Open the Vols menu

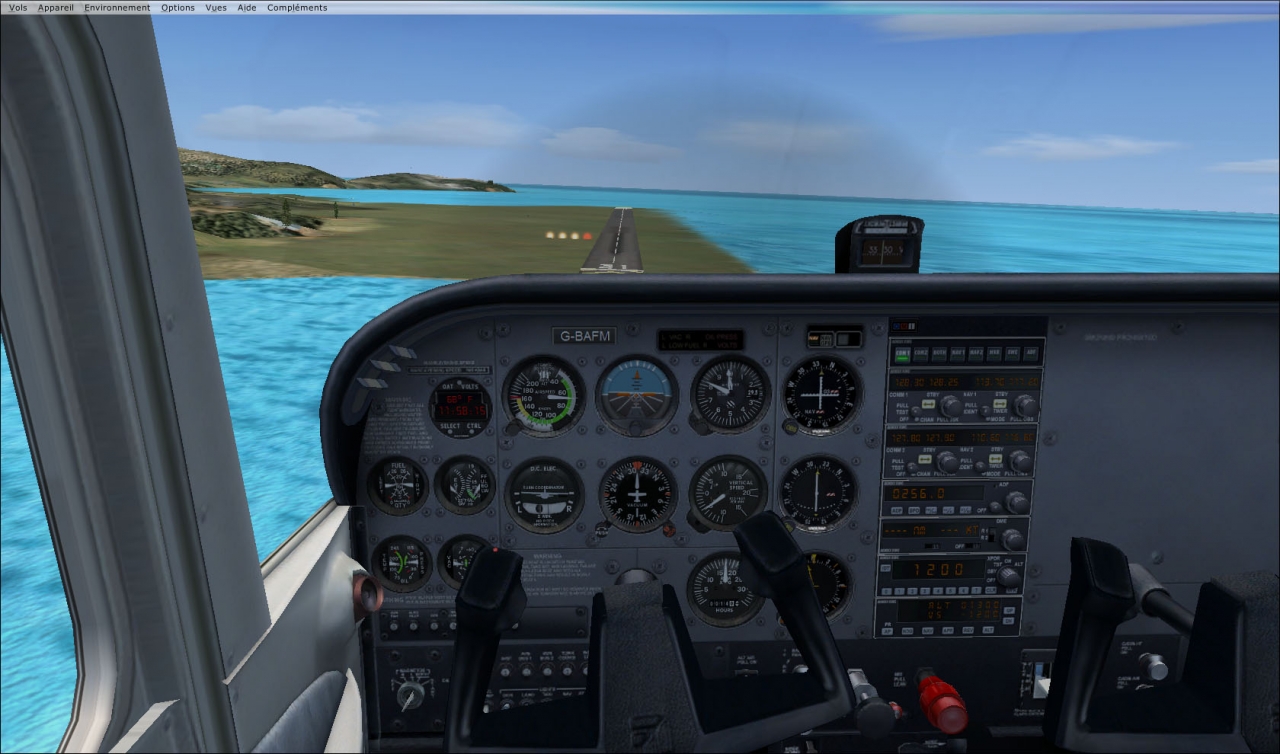(x=18, y=7)
